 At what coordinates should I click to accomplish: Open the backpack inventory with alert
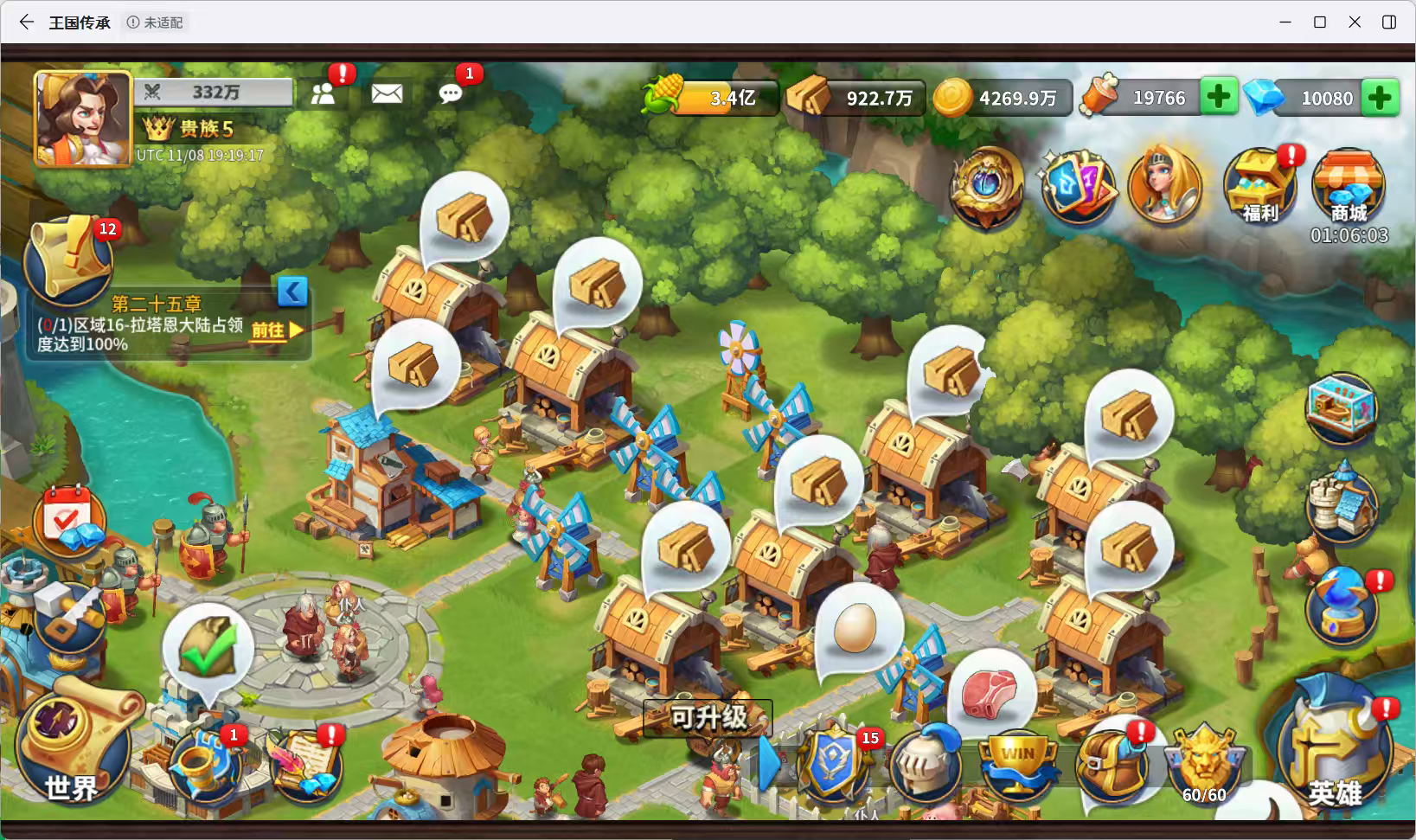click(x=1110, y=765)
